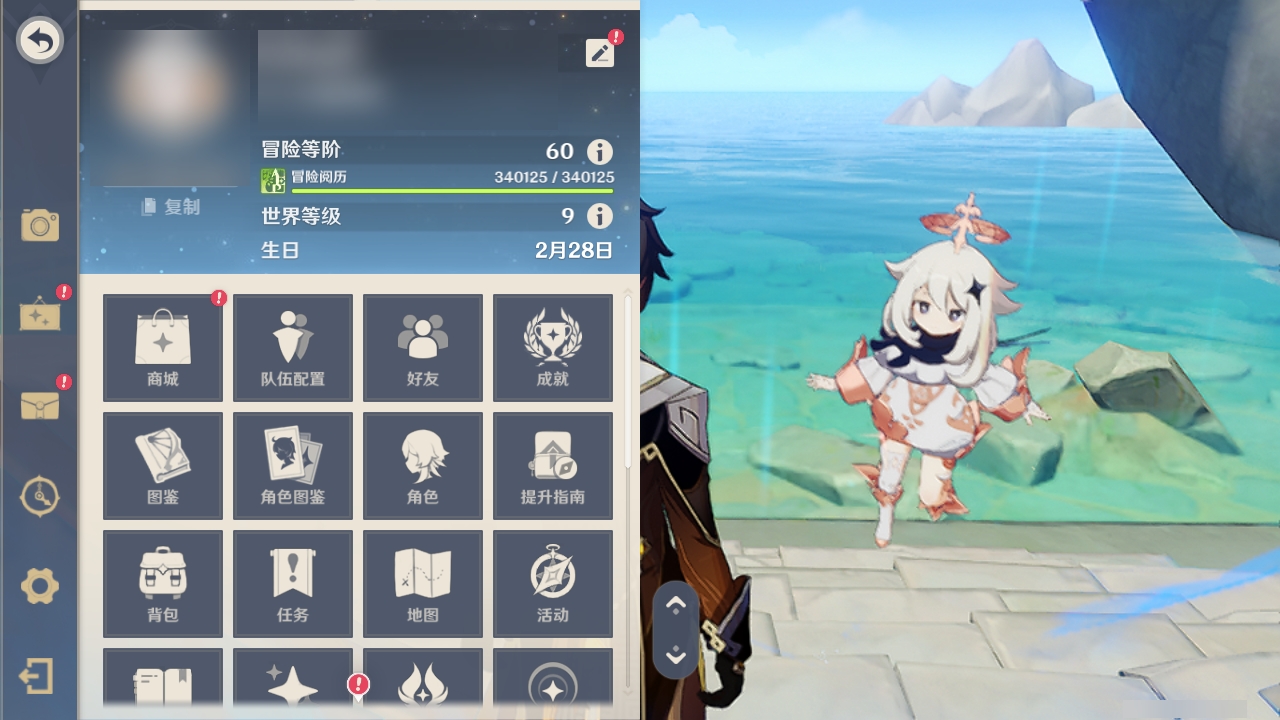This screenshot has width=1280, height=720.
Task: Open 队伍配置 party setup
Action: [292, 347]
